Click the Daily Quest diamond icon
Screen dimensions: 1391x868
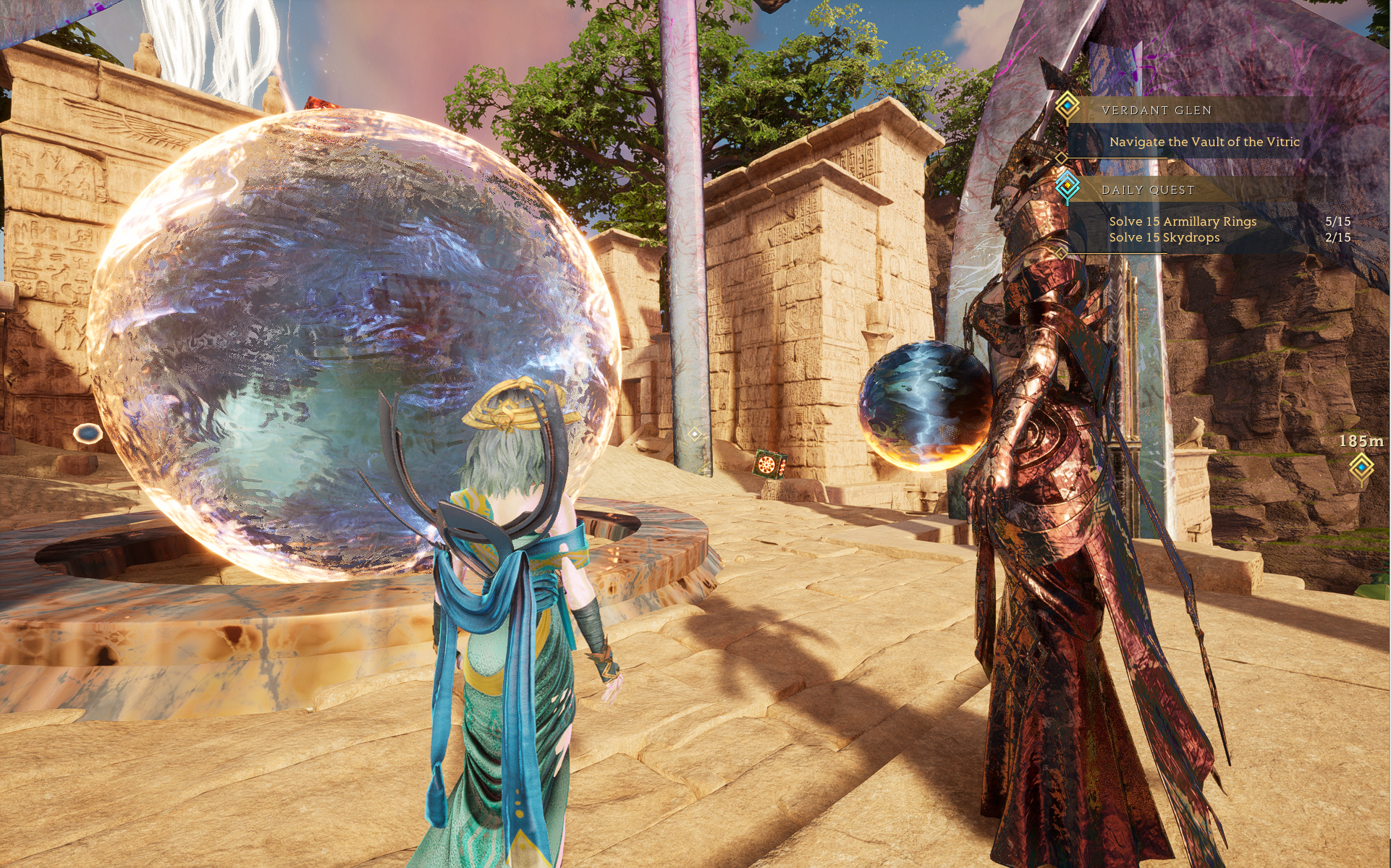1067,186
